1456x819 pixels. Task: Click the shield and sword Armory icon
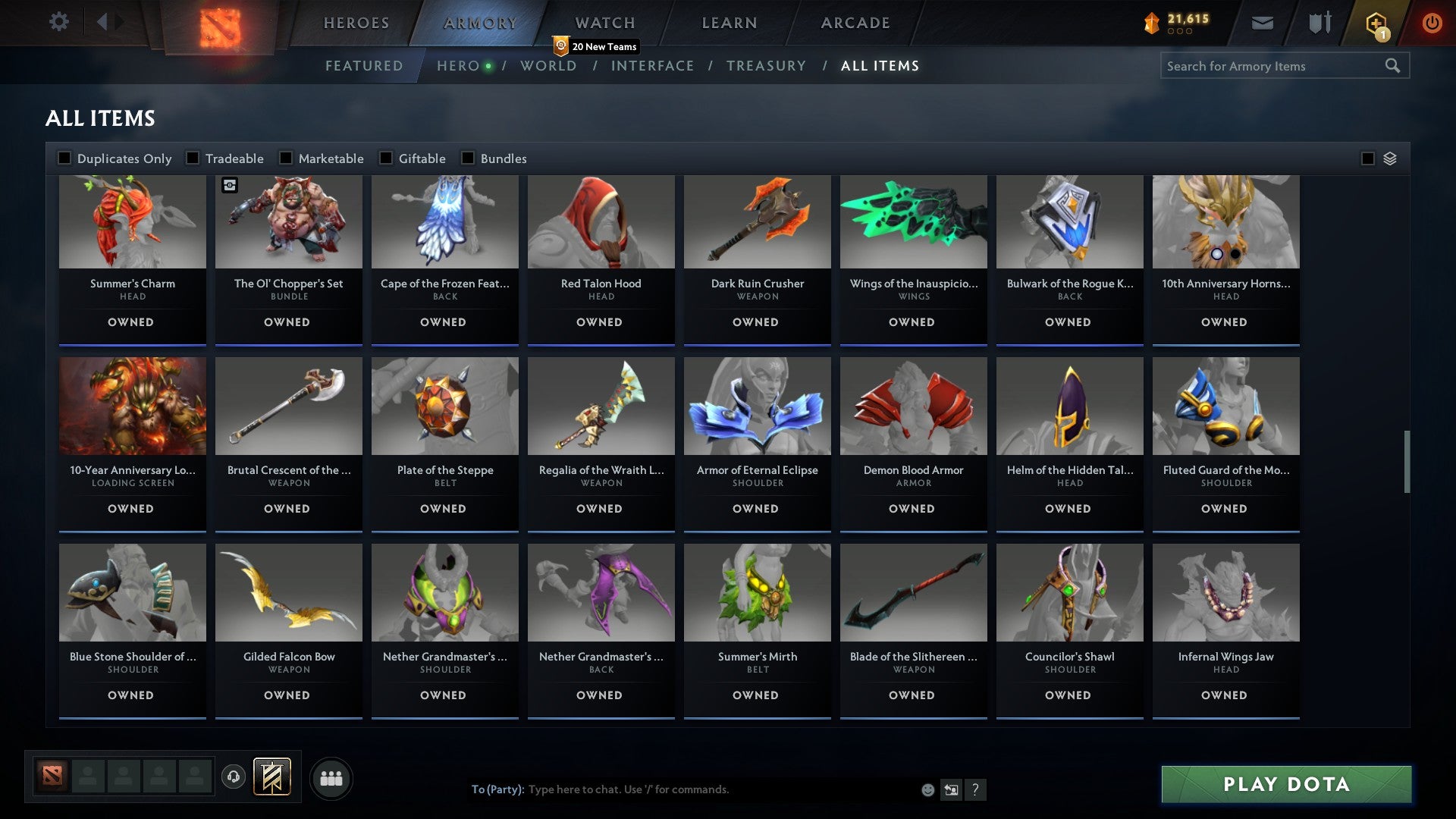(1318, 23)
